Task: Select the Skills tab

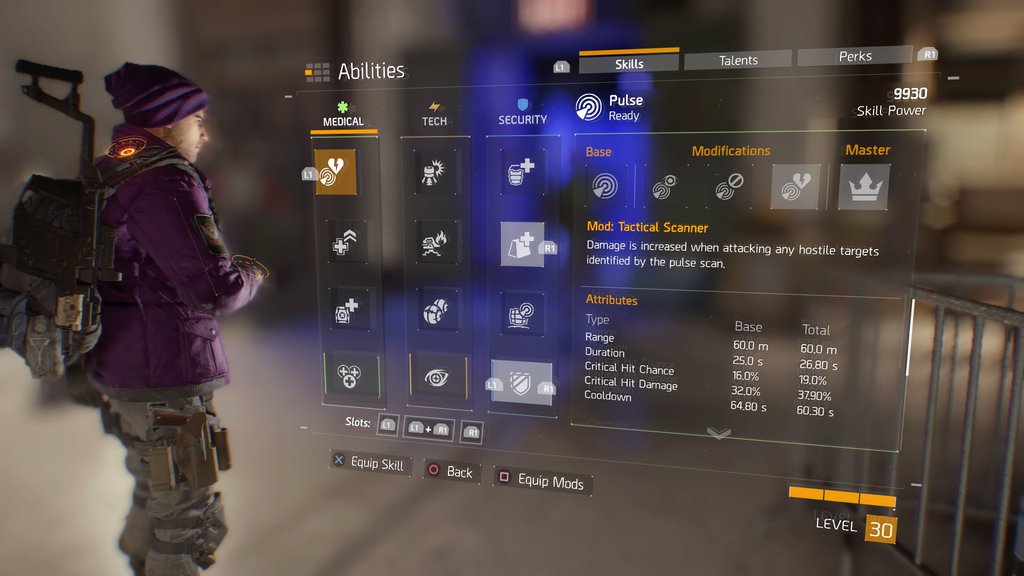Action: coord(629,64)
